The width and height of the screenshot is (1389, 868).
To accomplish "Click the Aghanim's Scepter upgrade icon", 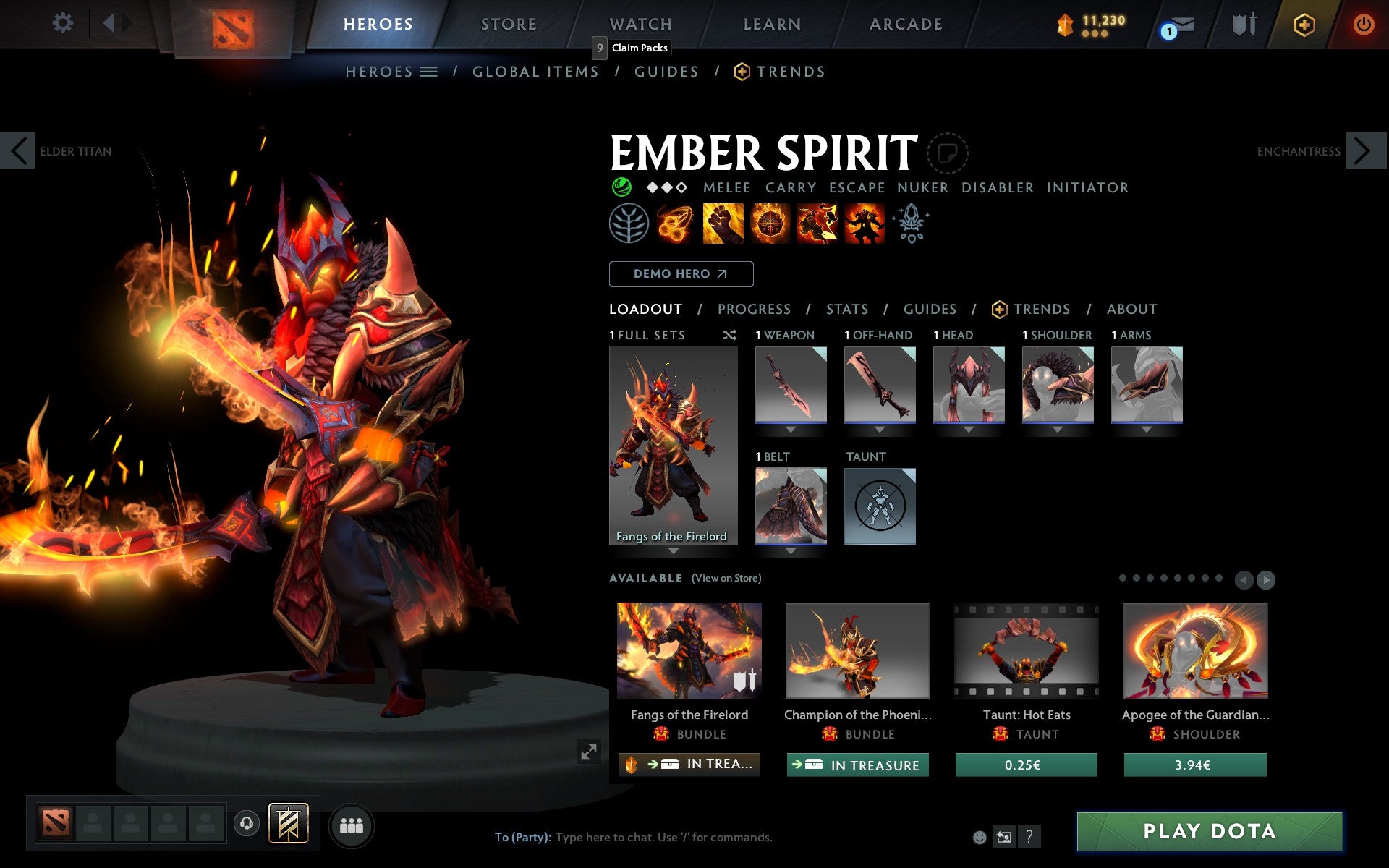I will coord(912,223).
